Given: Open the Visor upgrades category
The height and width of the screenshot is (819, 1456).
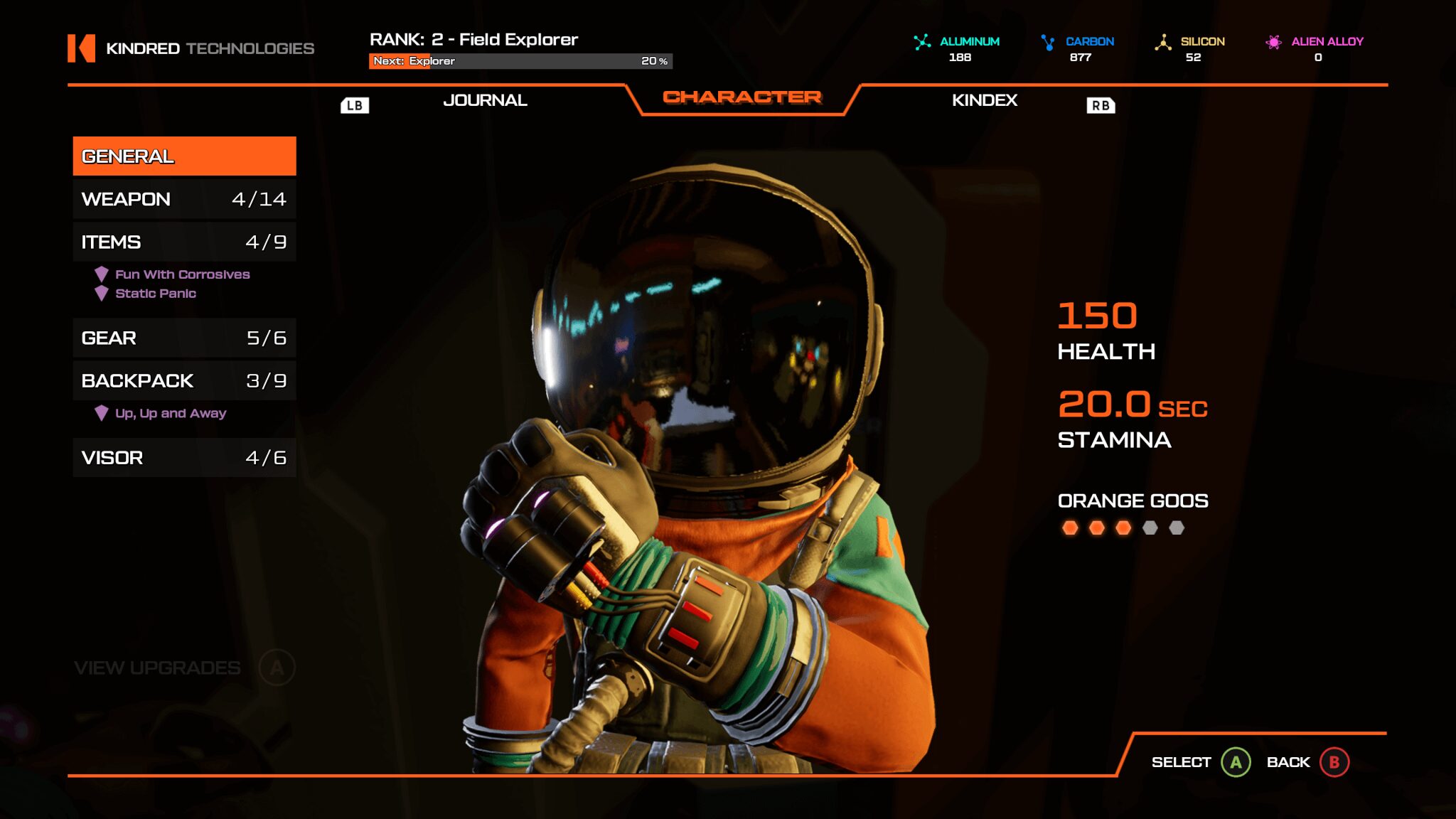Looking at the screenshot, I should point(184,458).
